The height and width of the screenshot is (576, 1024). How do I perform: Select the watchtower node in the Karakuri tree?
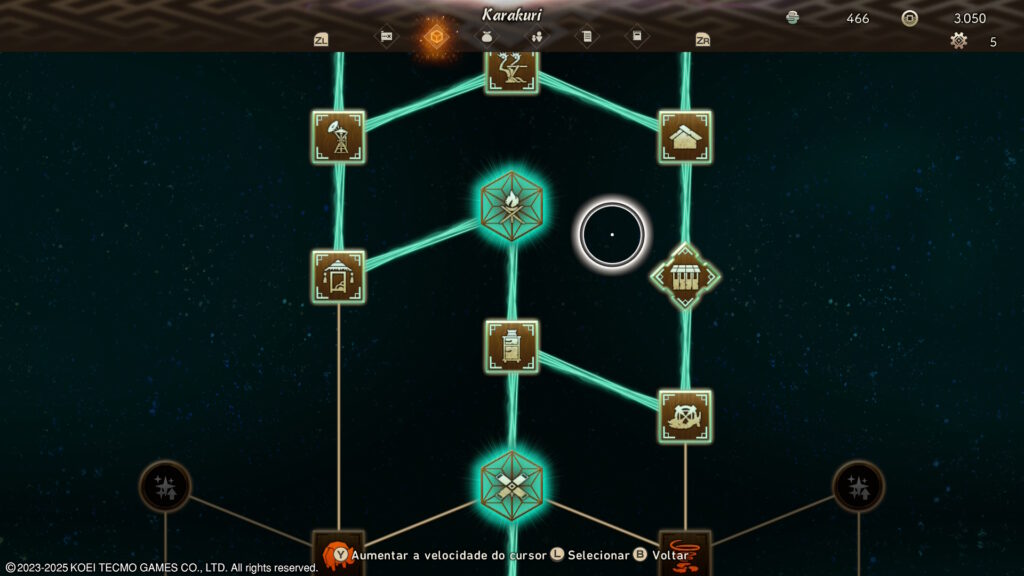pos(338,137)
